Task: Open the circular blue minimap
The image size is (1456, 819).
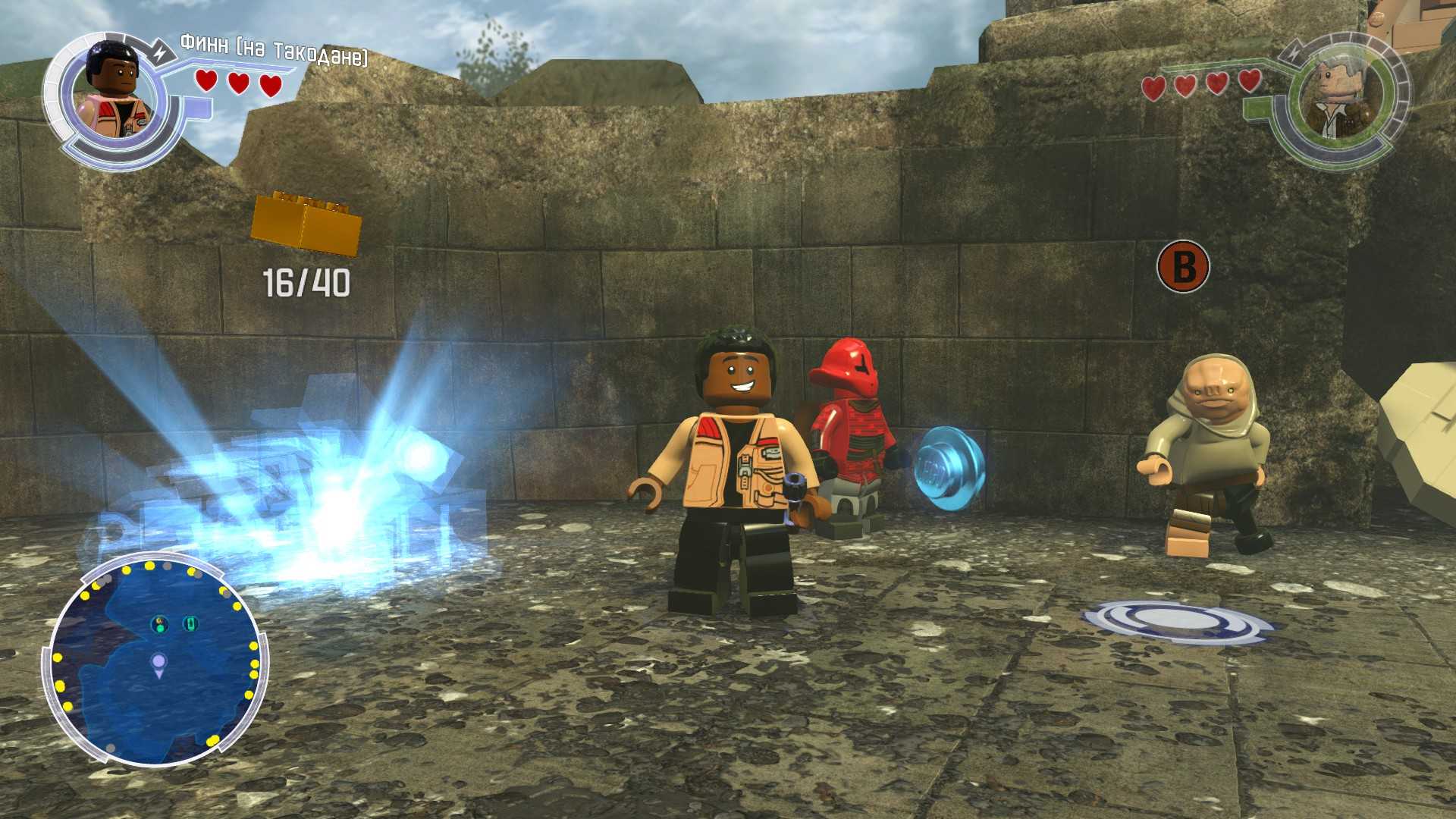Action: tap(155, 659)
